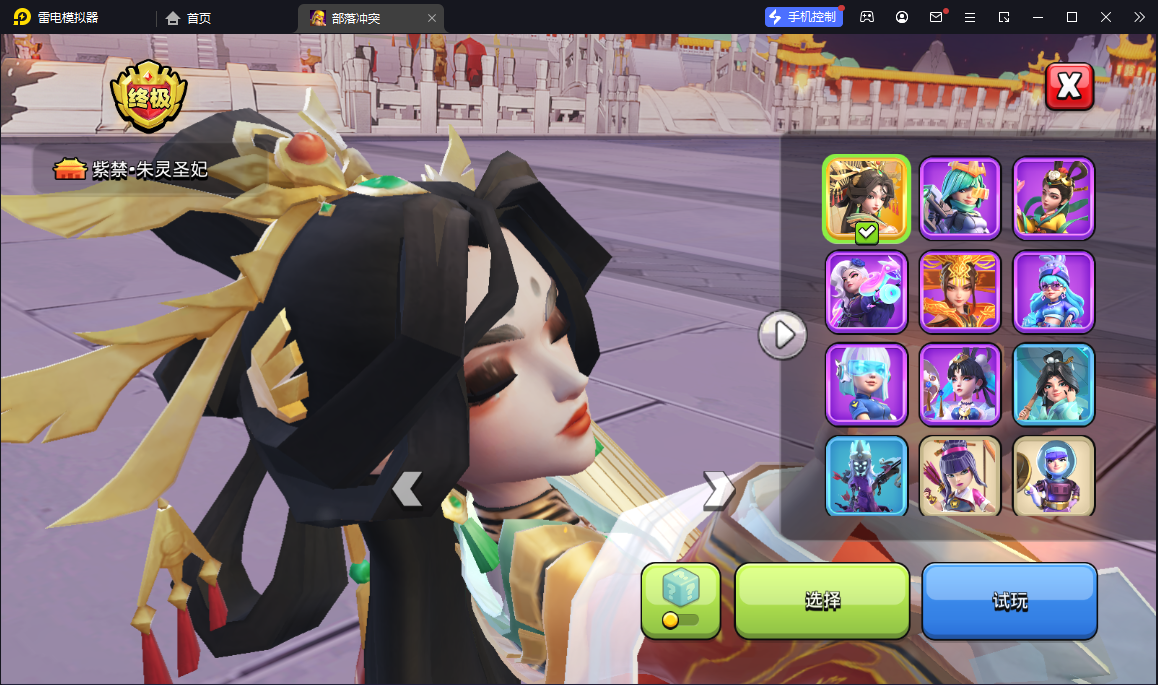Screen dimensions: 1158x685
Task: Pick the blue-haired bunny hat skin
Action: pyautogui.click(x=1053, y=291)
